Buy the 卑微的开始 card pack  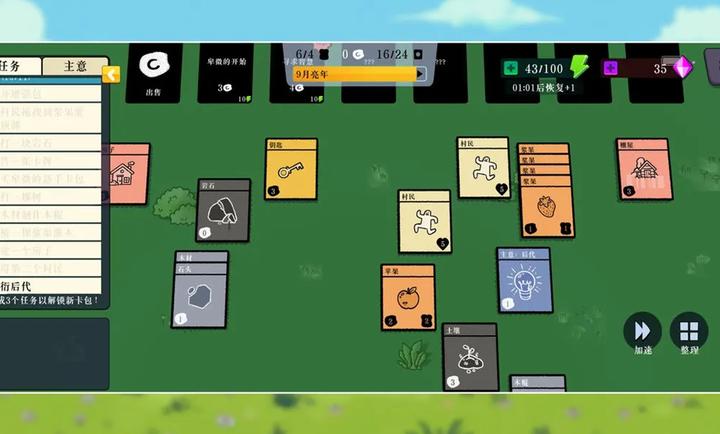point(226,72)
